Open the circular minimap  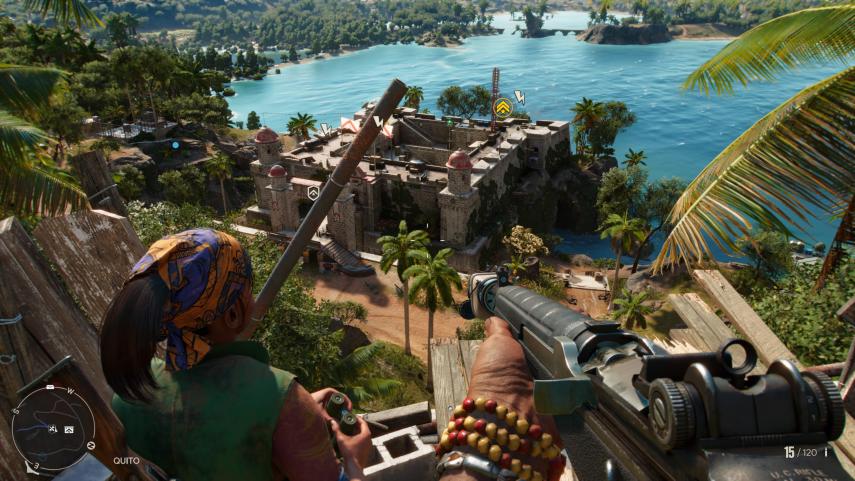pos(53,428)
